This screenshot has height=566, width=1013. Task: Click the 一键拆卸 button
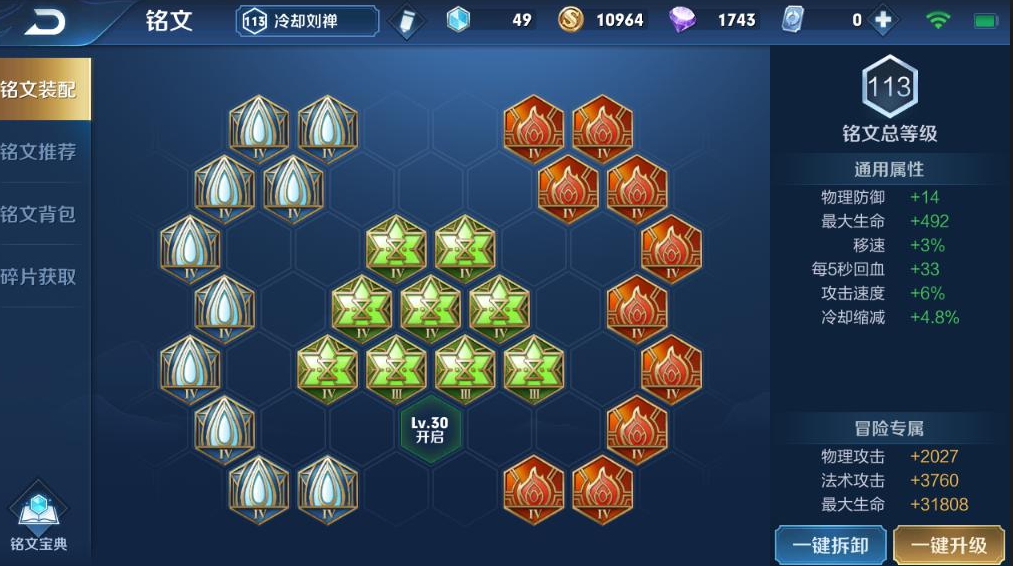(x=830, y=545)
